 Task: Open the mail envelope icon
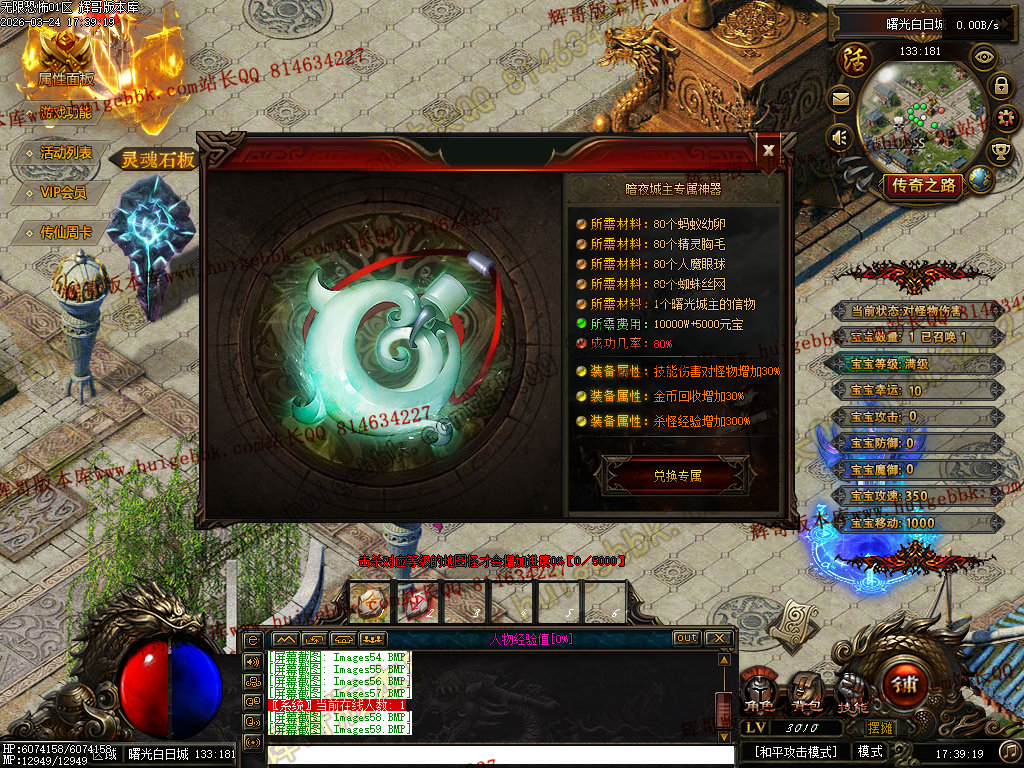[840, 98]
